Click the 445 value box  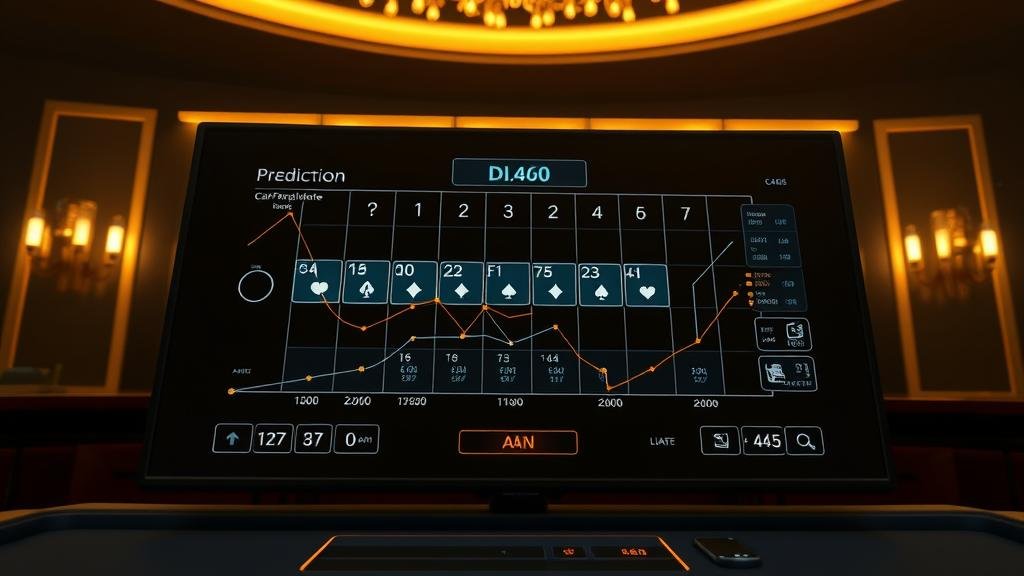point(764,440)
